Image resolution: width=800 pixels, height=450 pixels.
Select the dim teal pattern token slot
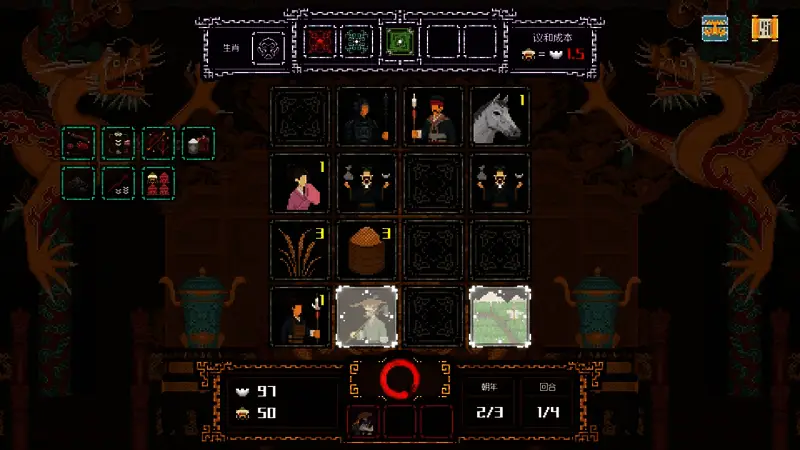pos(357,43)
